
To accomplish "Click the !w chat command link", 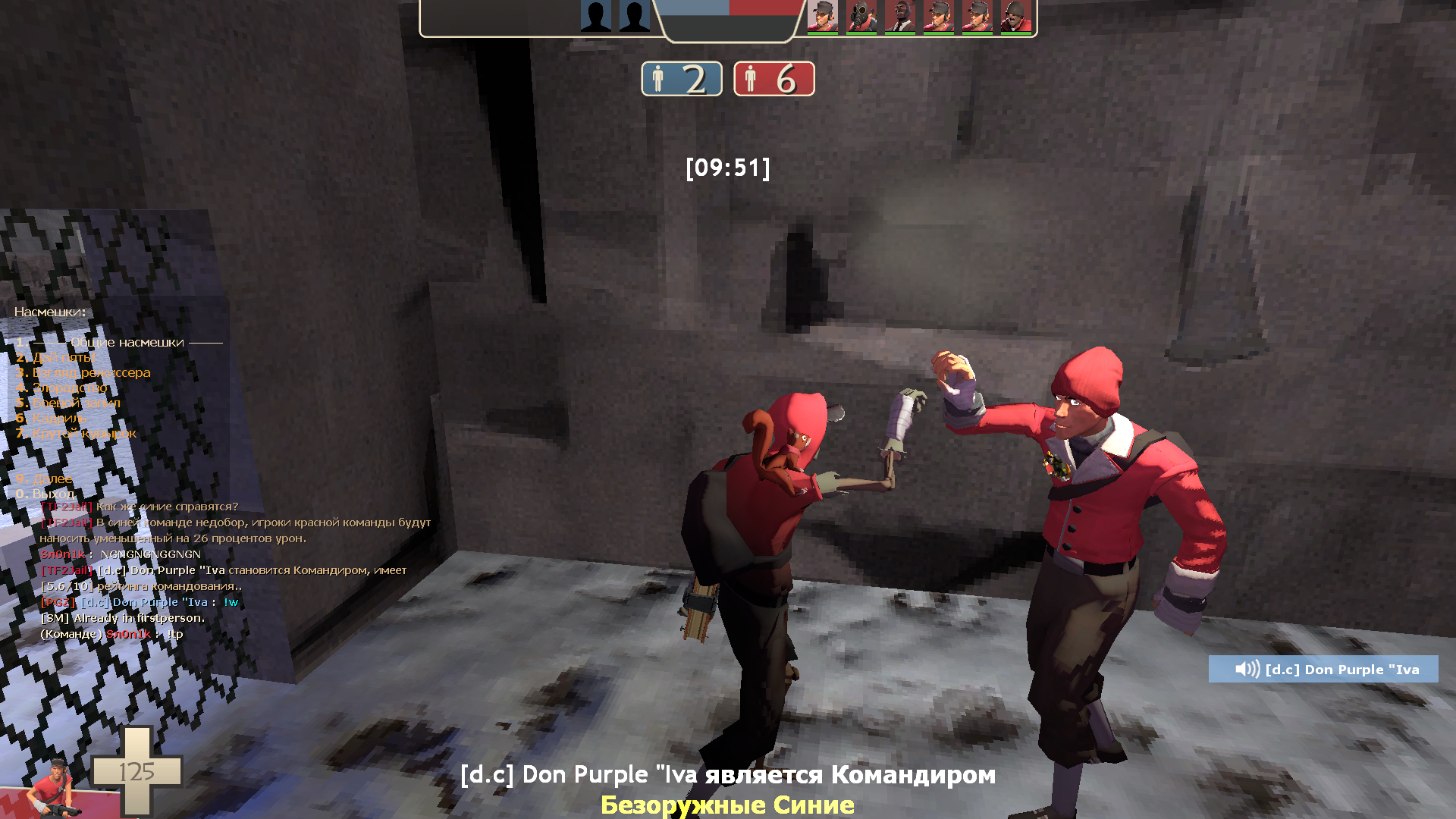I will (x=231, y=602).
